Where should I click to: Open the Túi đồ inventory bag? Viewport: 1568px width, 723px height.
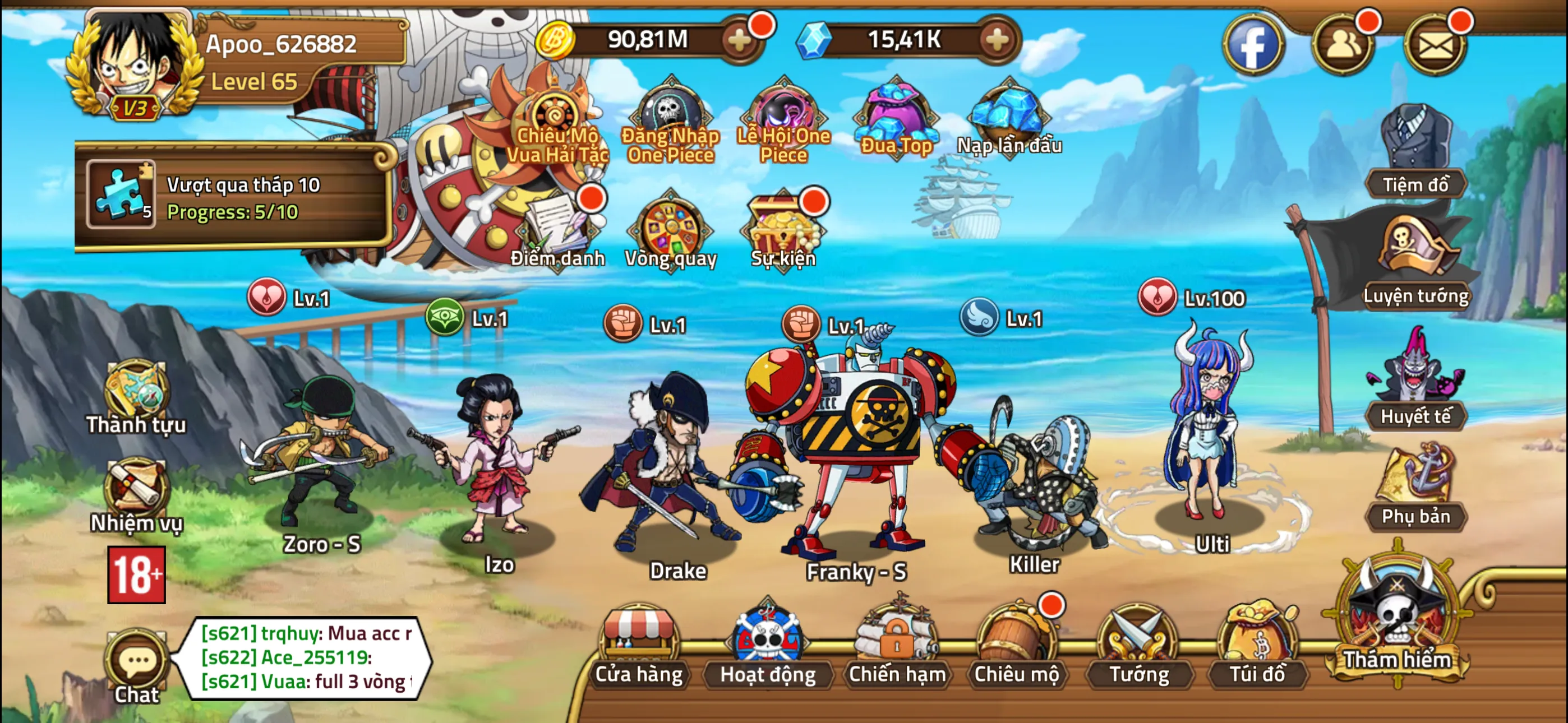click(x=1257, y=645)
